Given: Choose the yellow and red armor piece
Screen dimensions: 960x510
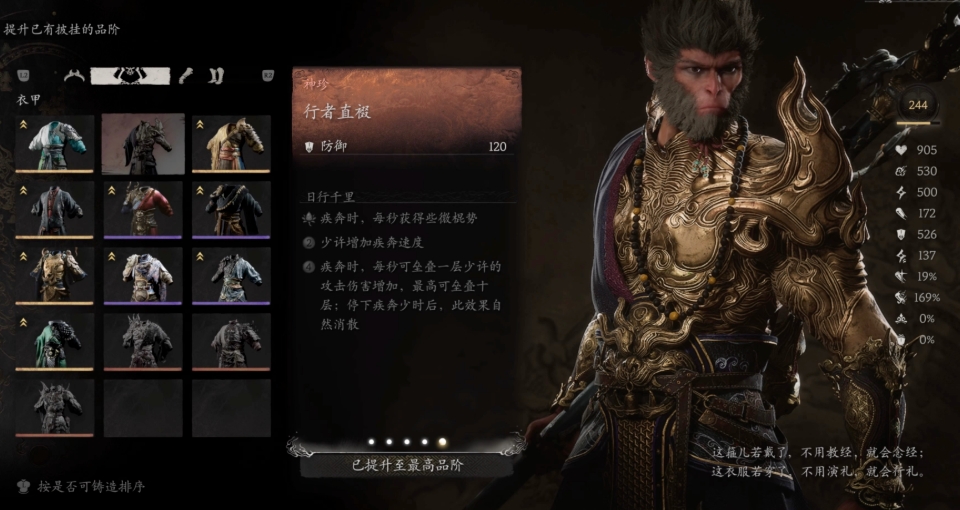Looking at the screenshot, I should coord(231,142).
